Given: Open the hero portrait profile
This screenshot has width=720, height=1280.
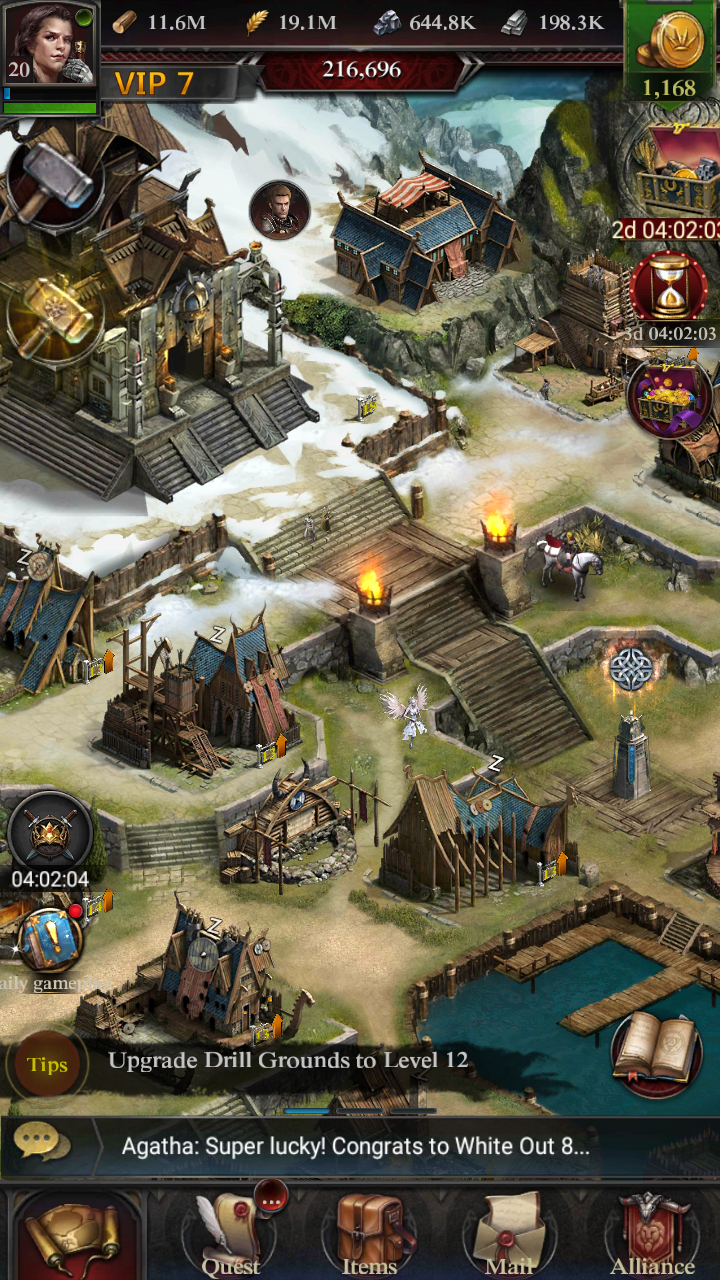Looking at the screenshot, I should click(50, 45).
